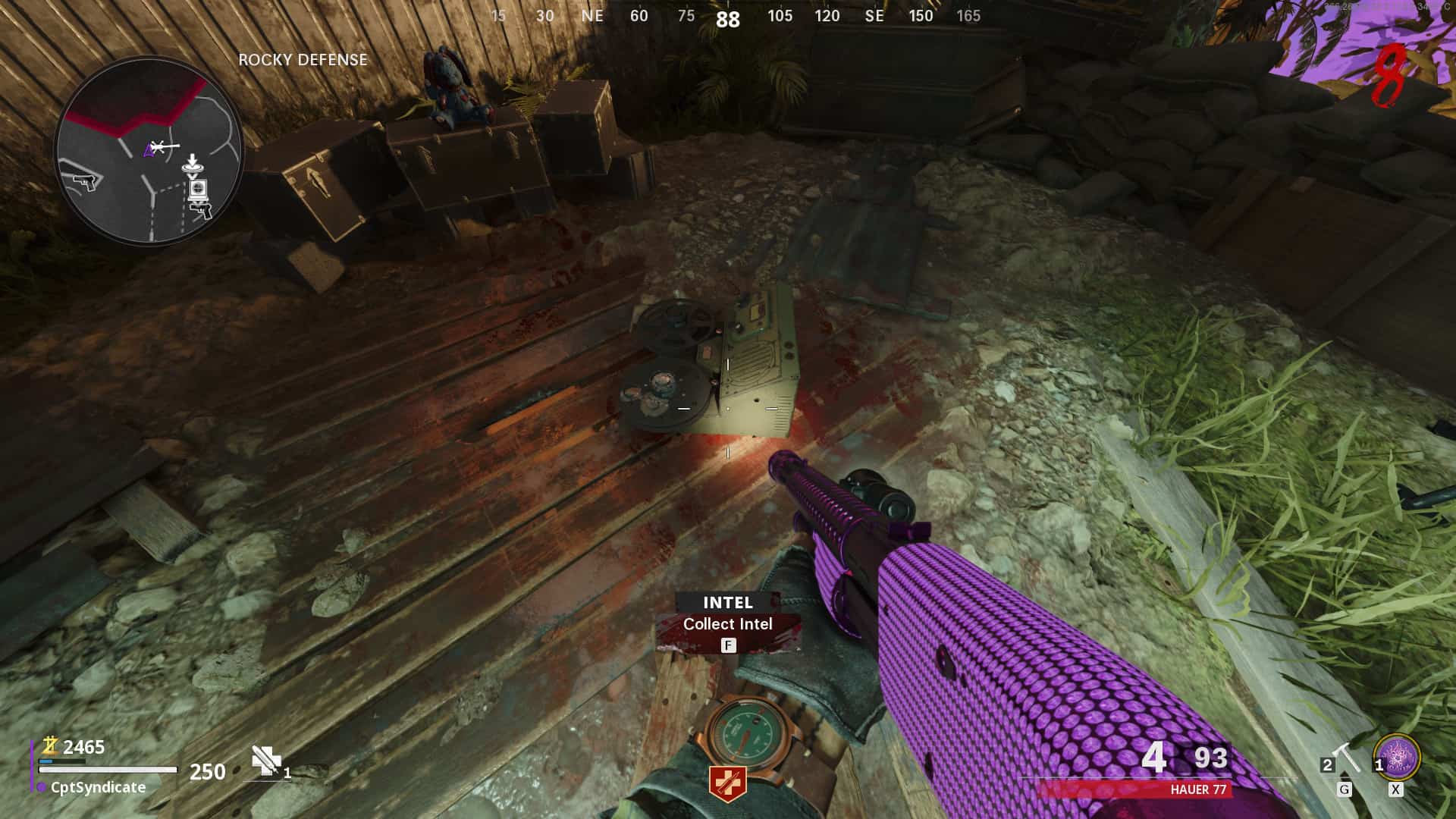This screenshot has height=819, width=1456.
Task: Select the intel download marker on minimap
Action: [192, 164]
